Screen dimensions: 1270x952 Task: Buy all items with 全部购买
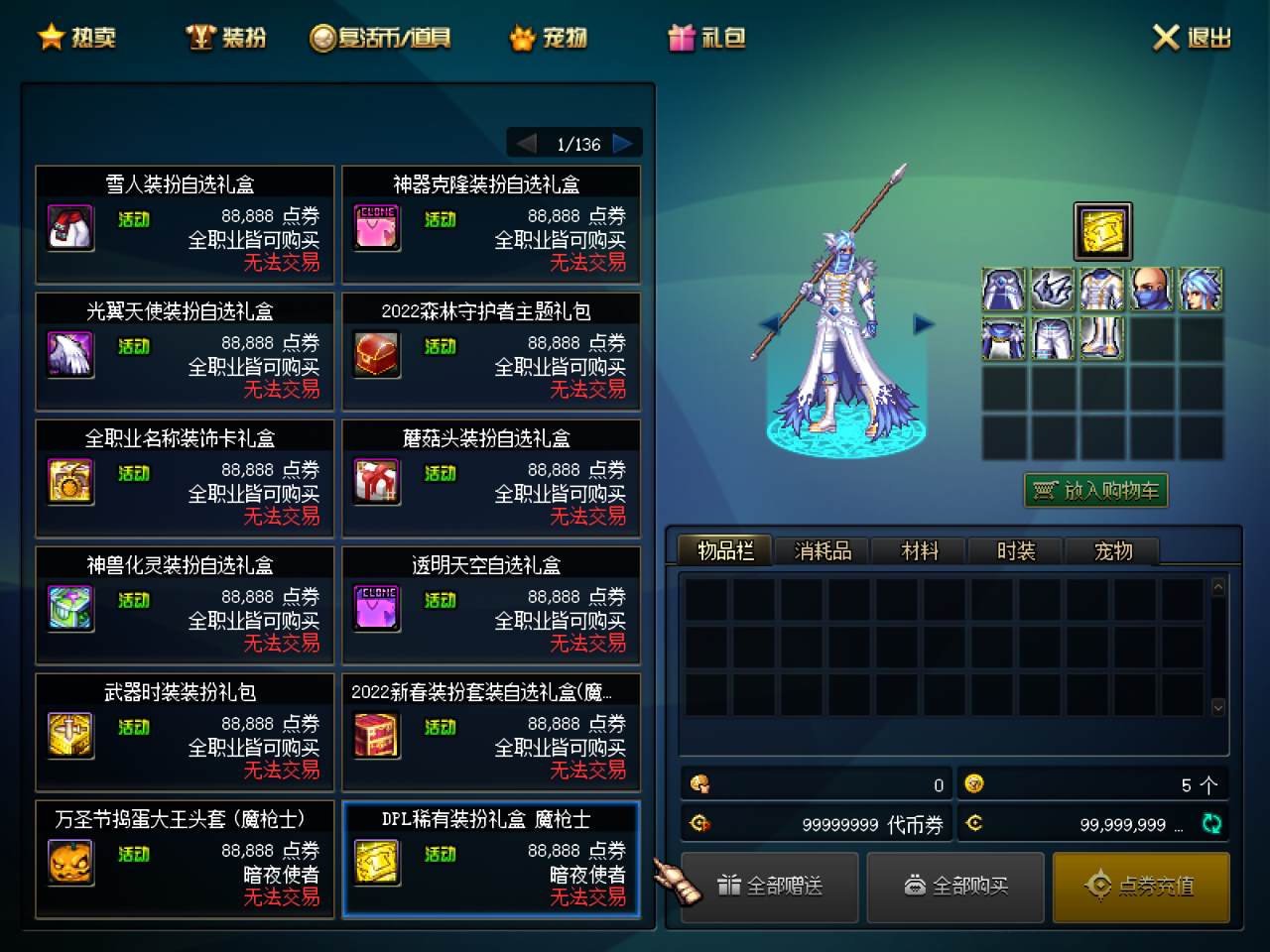955,886
